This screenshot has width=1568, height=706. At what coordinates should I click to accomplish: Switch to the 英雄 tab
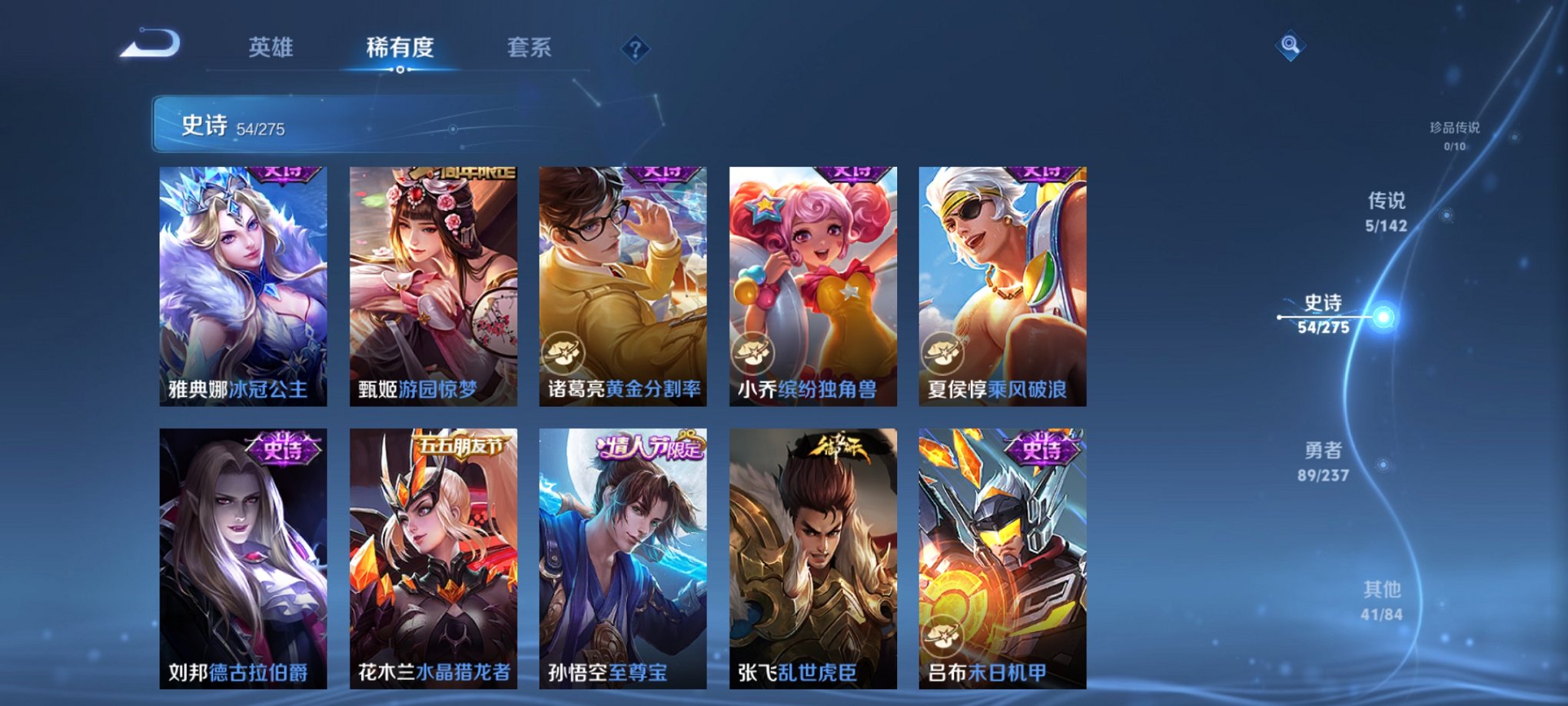coord(273,48)
